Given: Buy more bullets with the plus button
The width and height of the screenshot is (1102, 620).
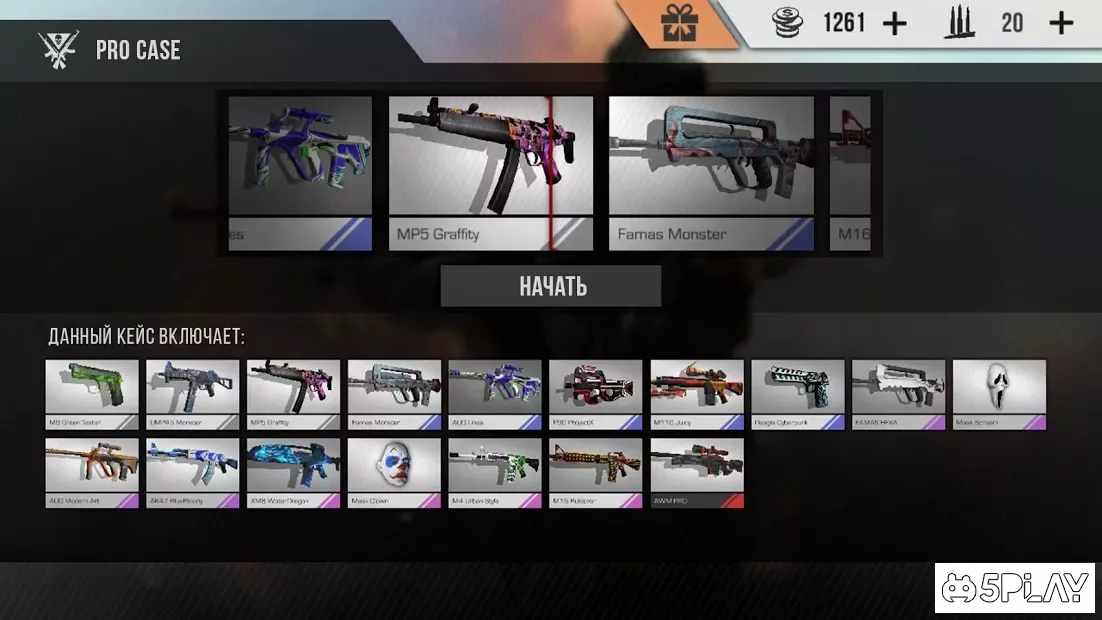Looking at the screenshot, I should click(1061, 23).
